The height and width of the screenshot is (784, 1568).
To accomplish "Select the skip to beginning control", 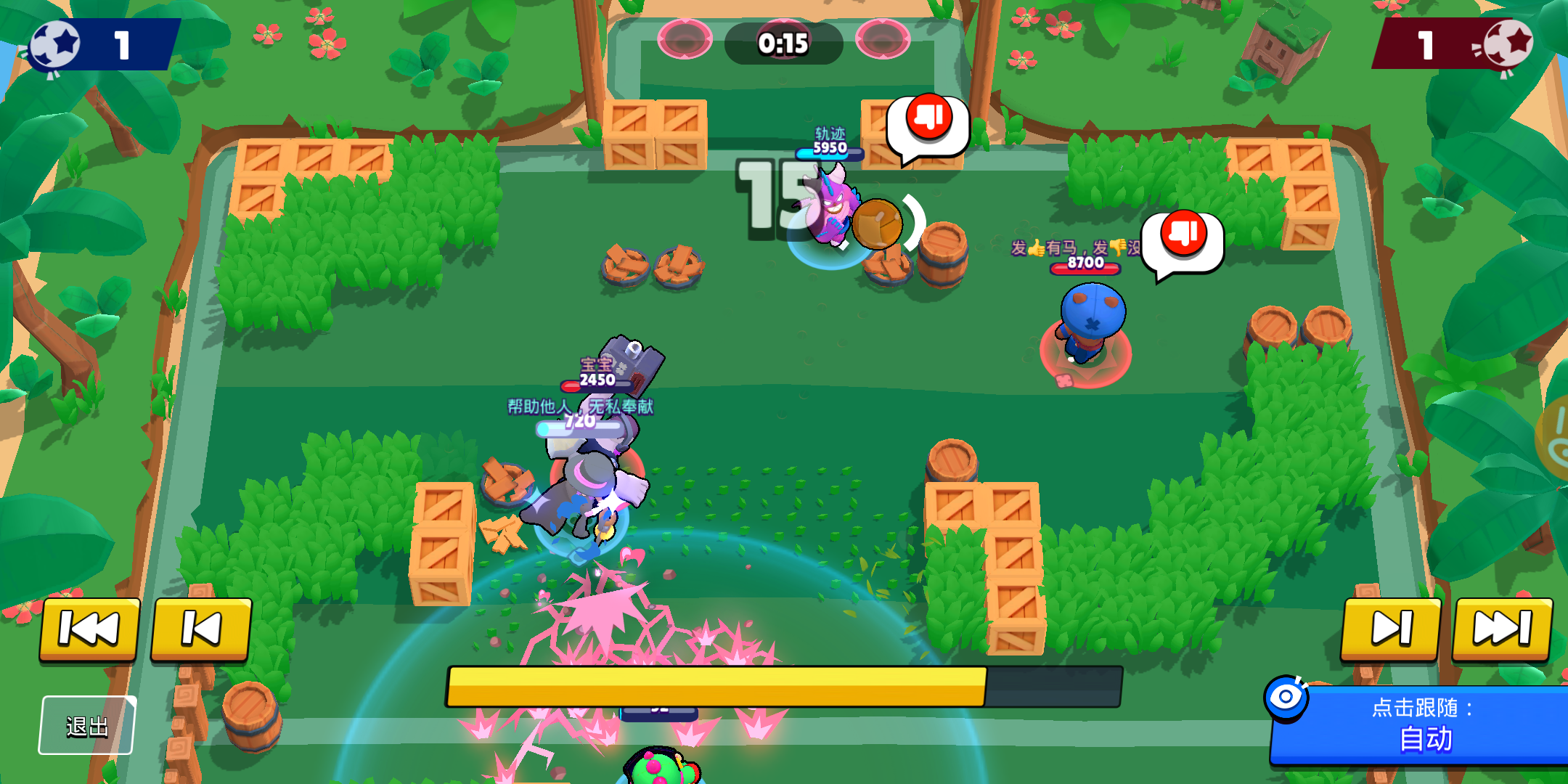I will point(88,630).
